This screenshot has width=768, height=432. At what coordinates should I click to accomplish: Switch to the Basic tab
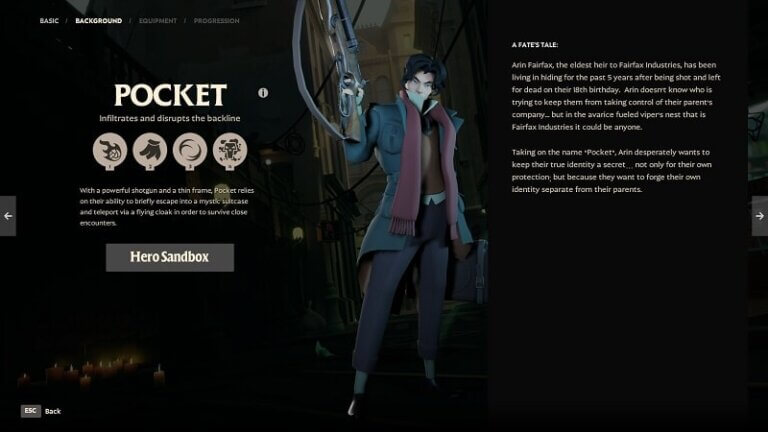pos(49,20)
